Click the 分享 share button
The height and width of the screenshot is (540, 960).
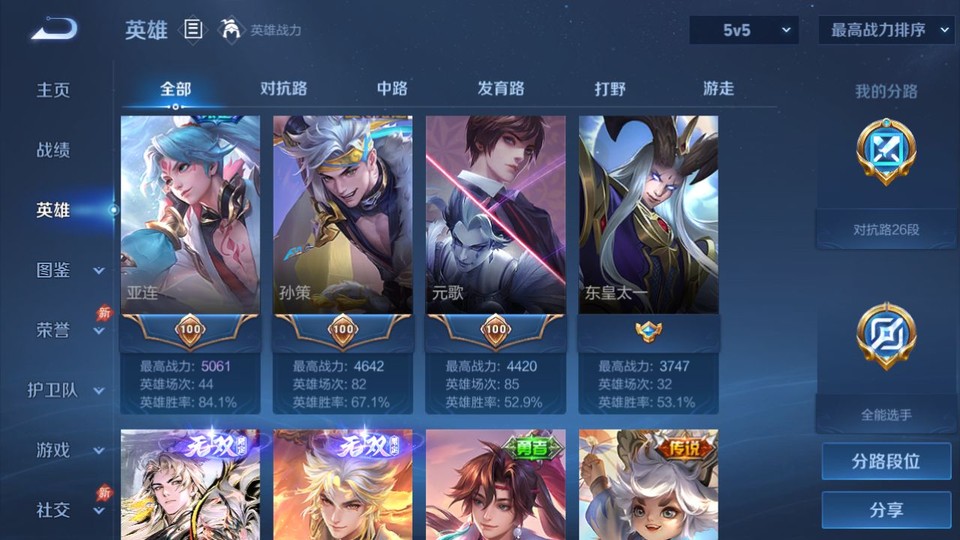click(886, 510)
